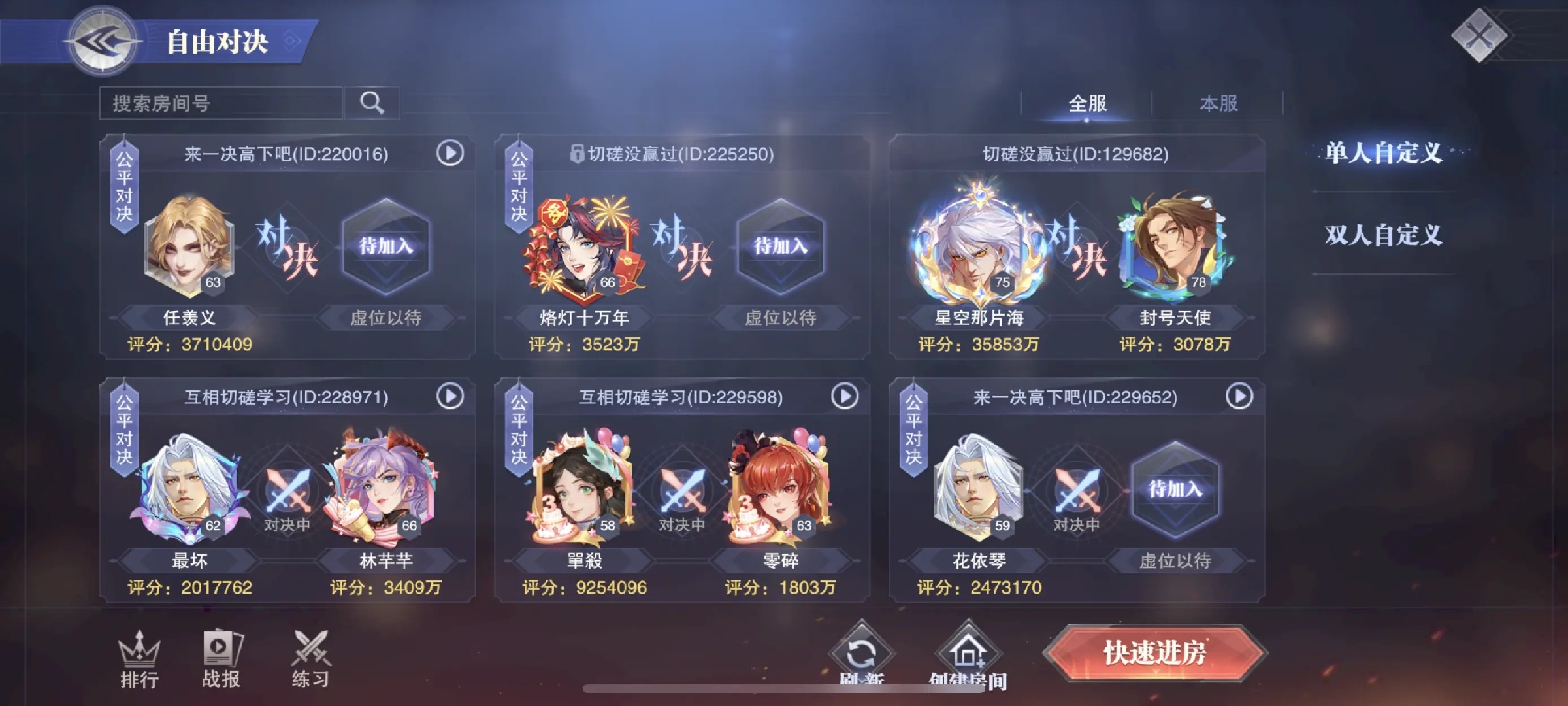Open the 战报 battle reports

[221, 660]
